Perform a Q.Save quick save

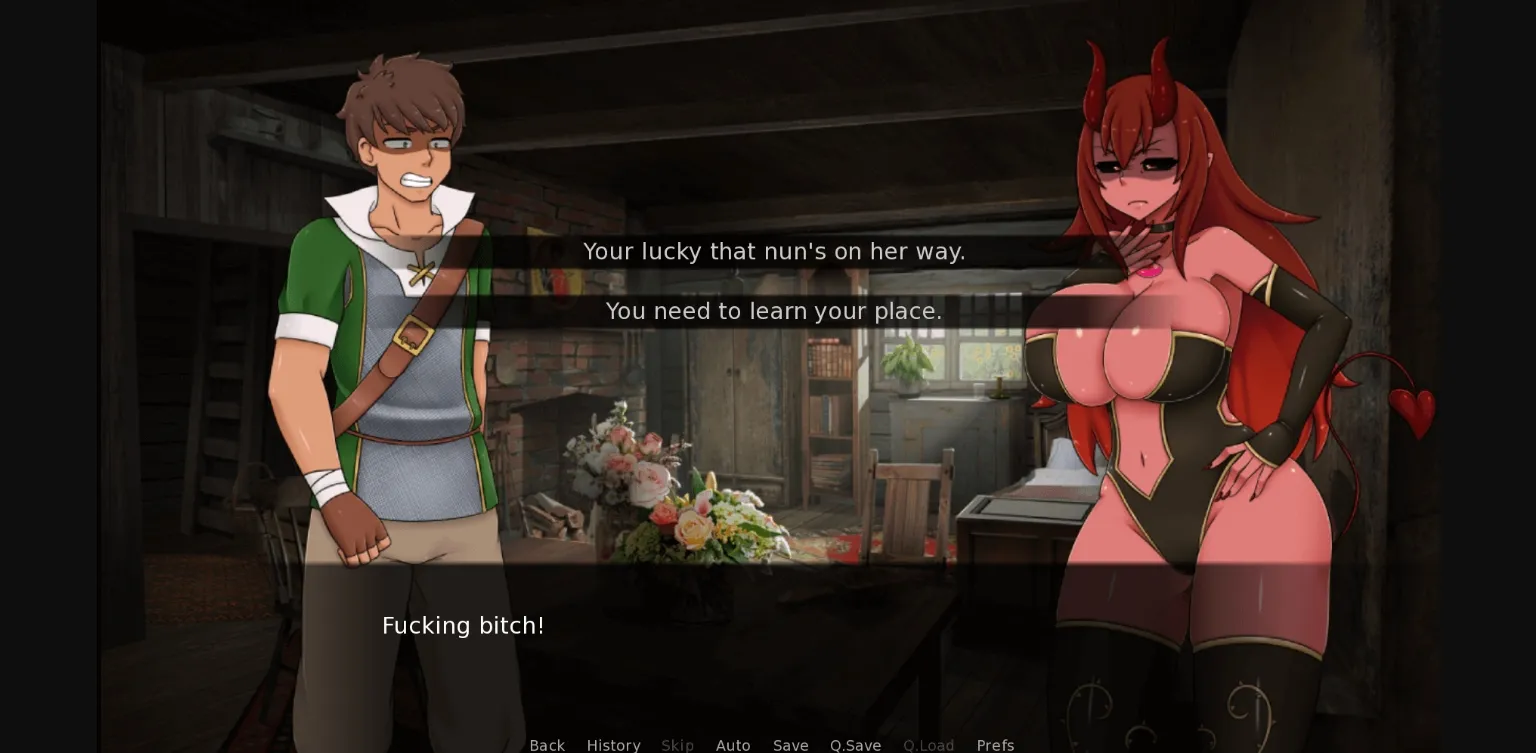pyautogui.click(x=855, y=745)
